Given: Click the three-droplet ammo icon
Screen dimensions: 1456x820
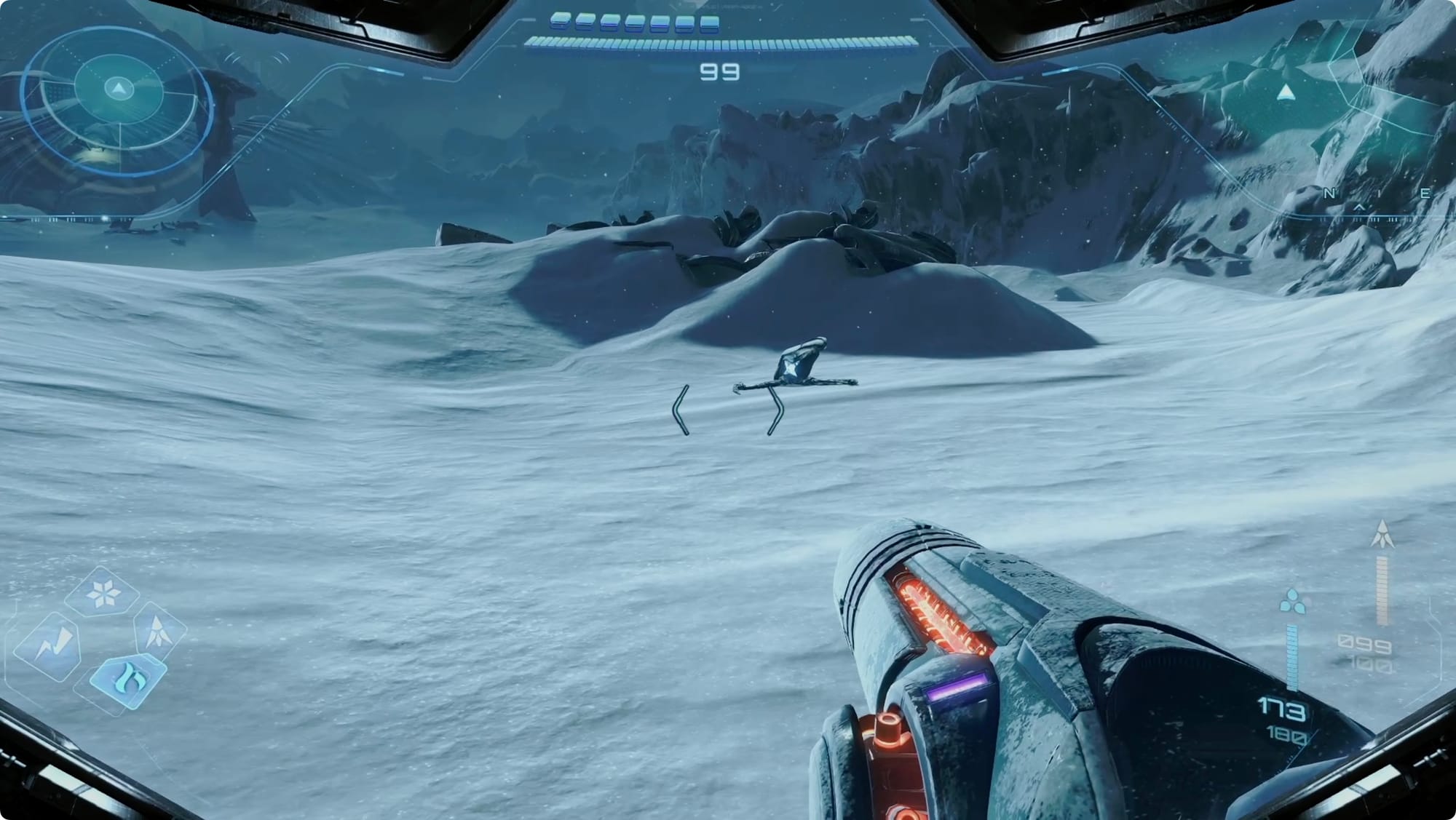Looking at the screenshot, I should (x=1291, y=602).
